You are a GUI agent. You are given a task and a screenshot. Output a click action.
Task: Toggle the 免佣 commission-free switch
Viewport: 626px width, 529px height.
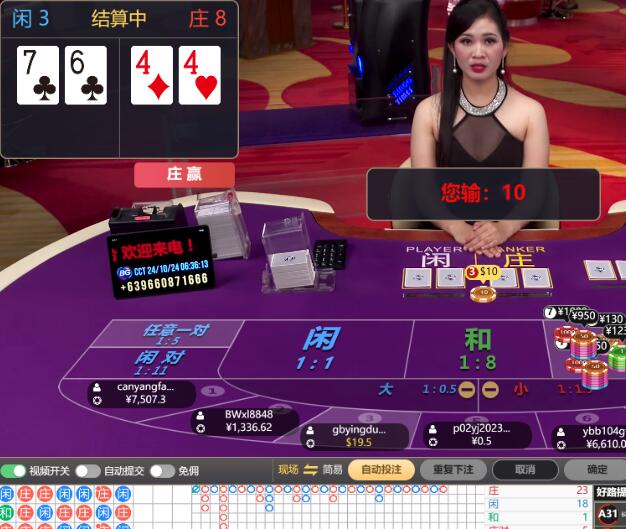pos(161,470)
